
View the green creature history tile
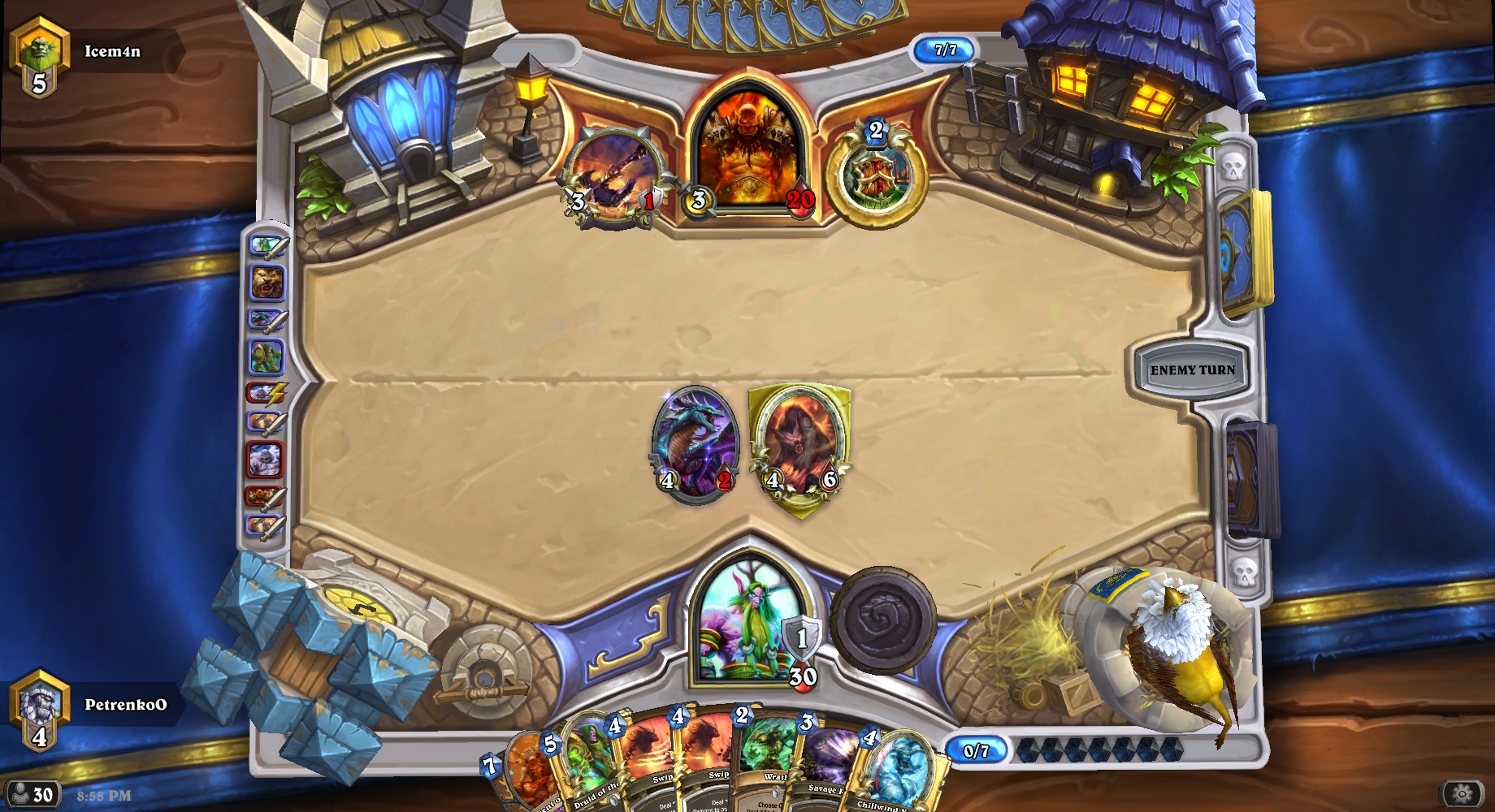[x=266, y=356]
